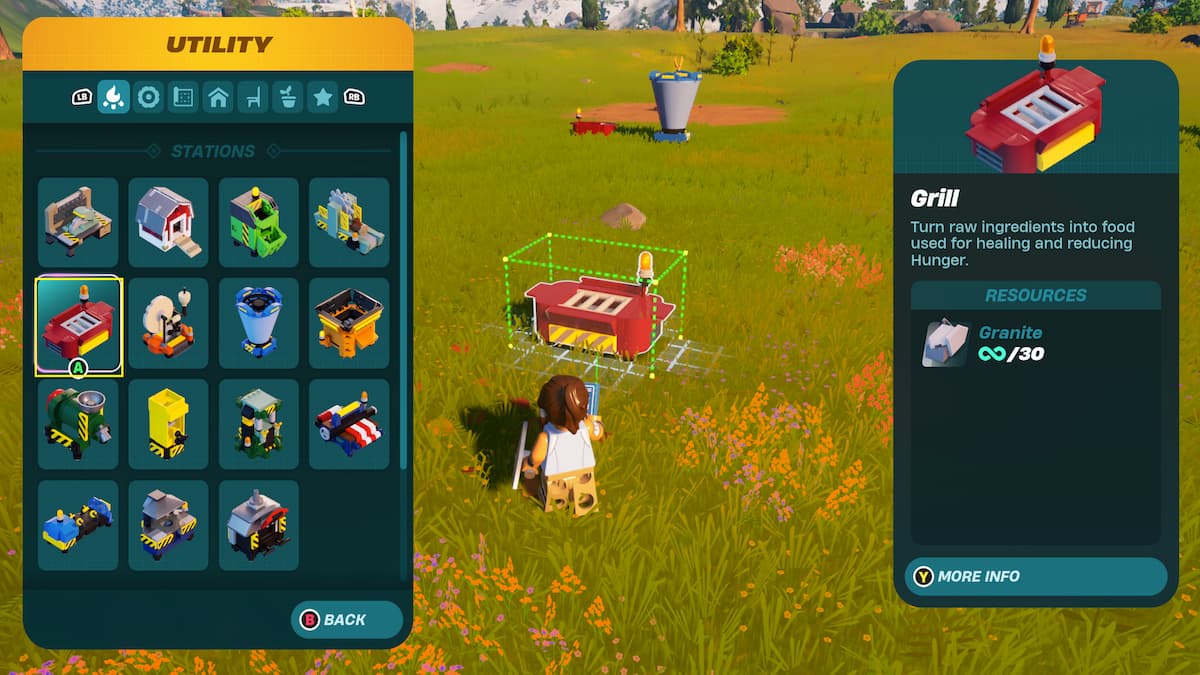Select the orange open-box station

point(348,323)
